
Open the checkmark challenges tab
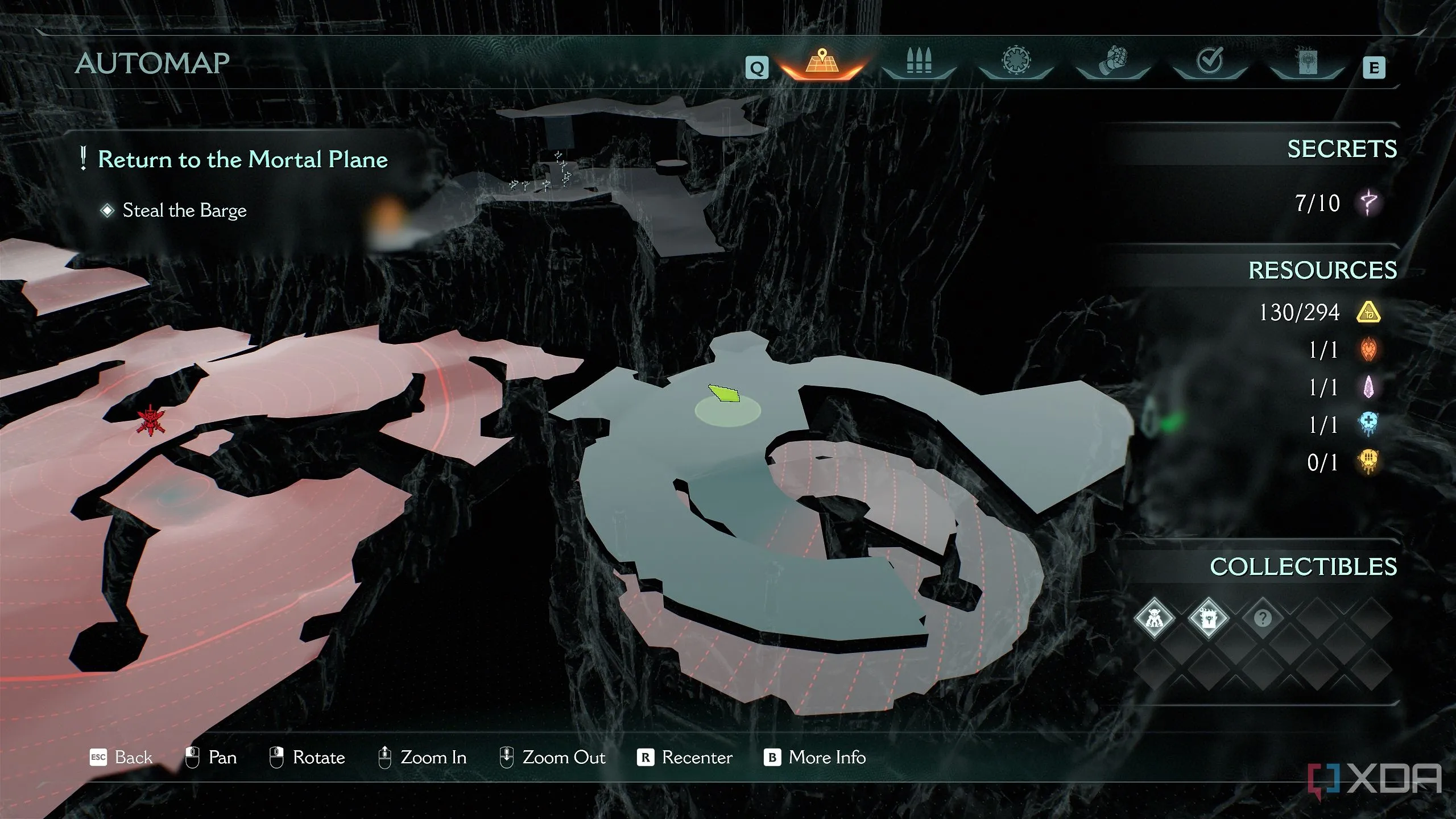click(x=1209, y=63)
